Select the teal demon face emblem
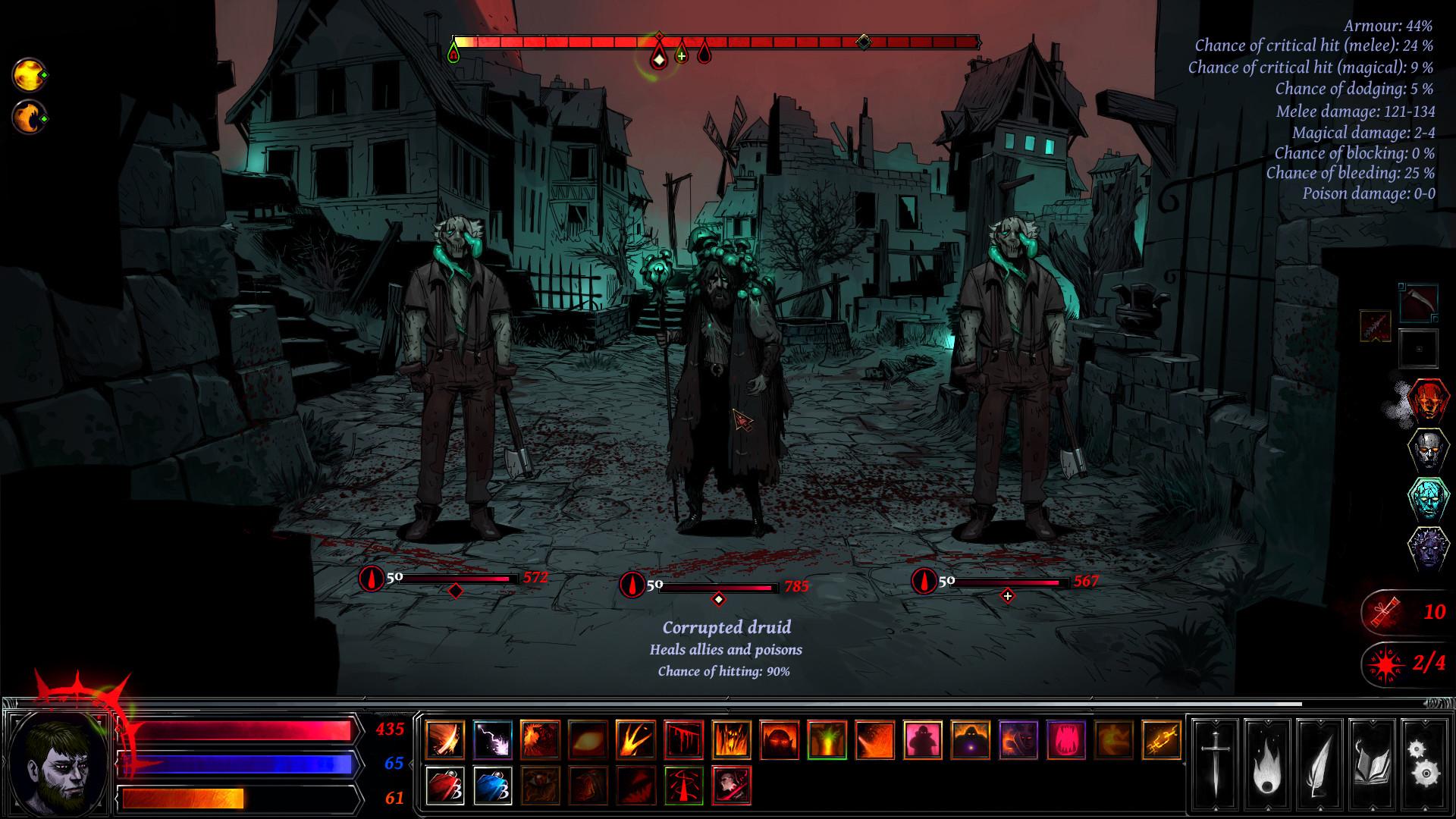The width and height of the screenshot is (1456, 819). tap(1428, 500)
